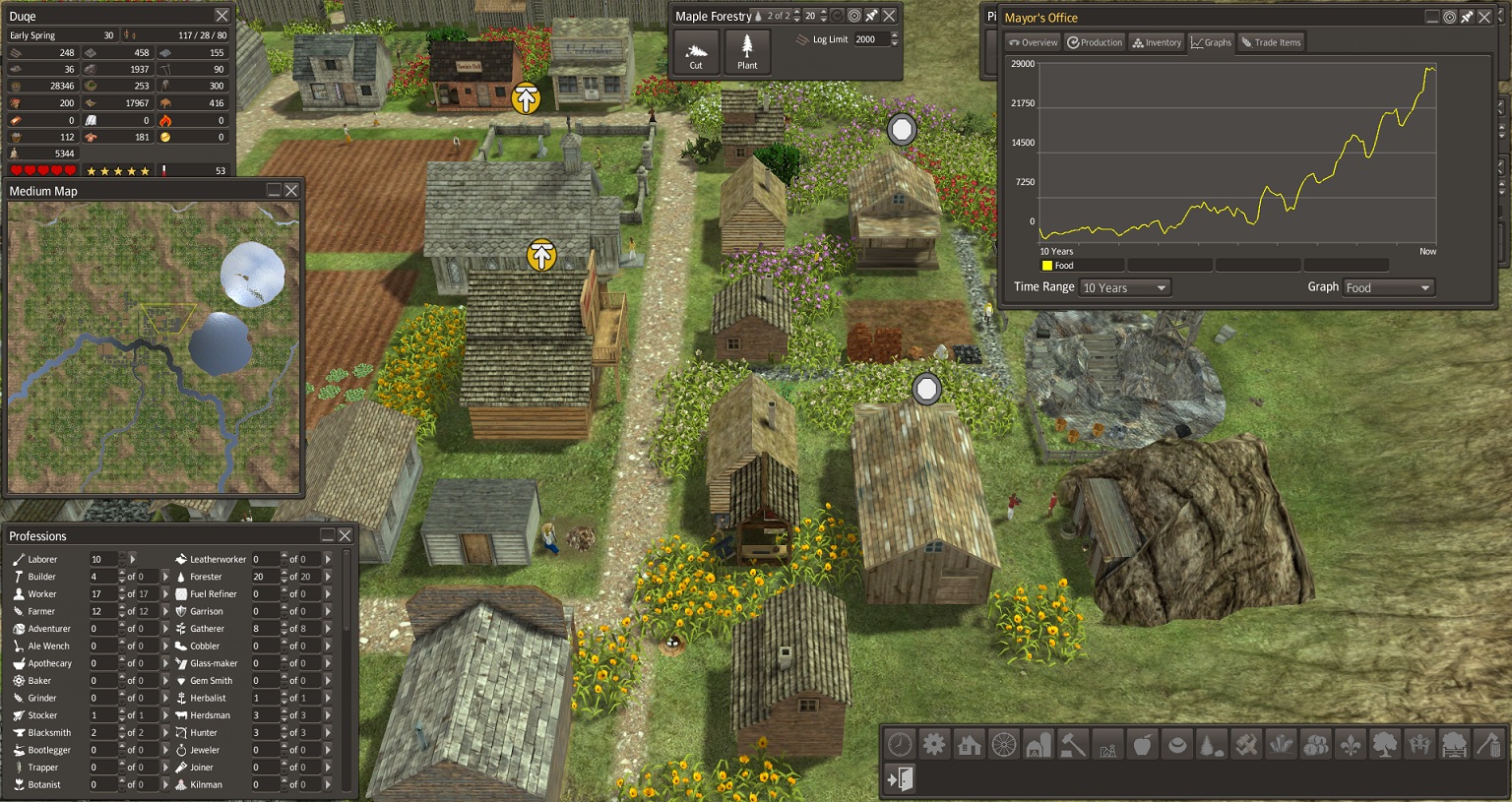Click the Log Limit value field
1512x802 pixels.
point(870,39)
